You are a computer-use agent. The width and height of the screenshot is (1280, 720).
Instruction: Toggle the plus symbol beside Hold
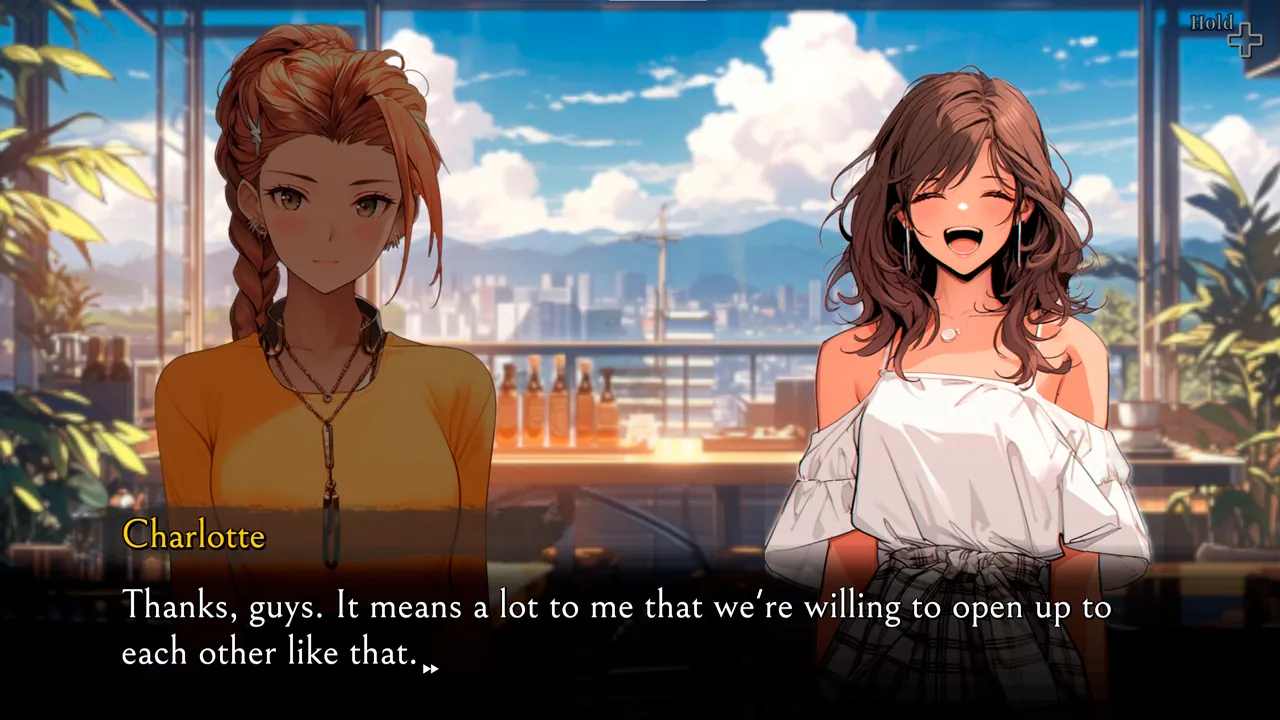(1245, 38)
